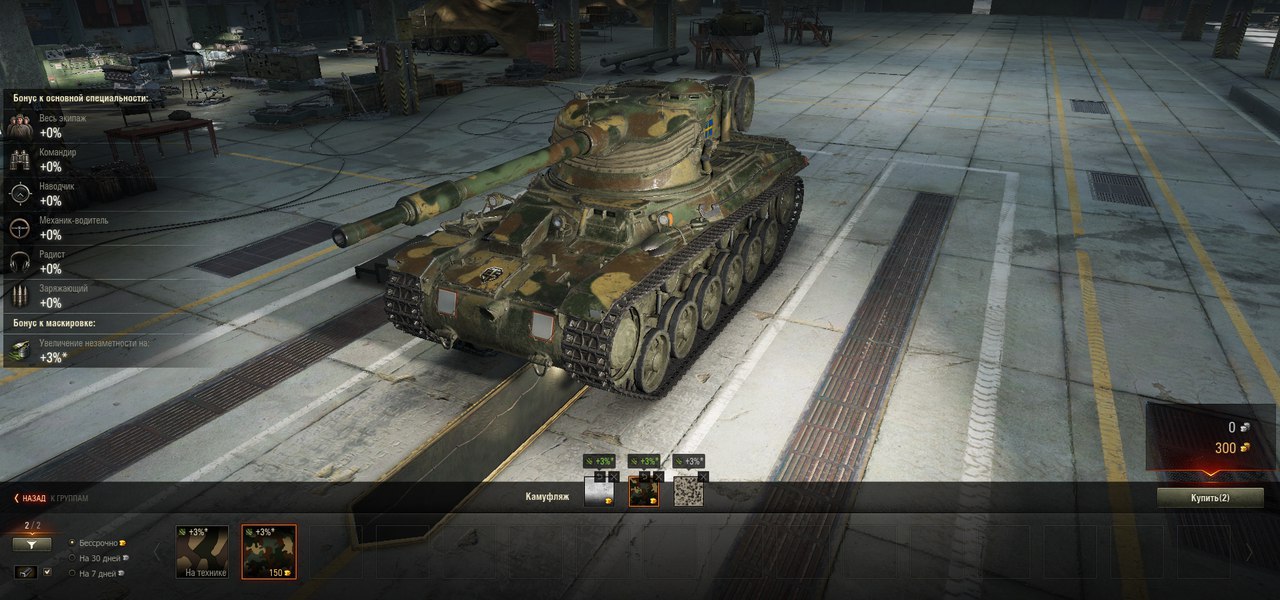
Task: Pick the green camouflage priced 150 gold
Action: tap(269, 551)
